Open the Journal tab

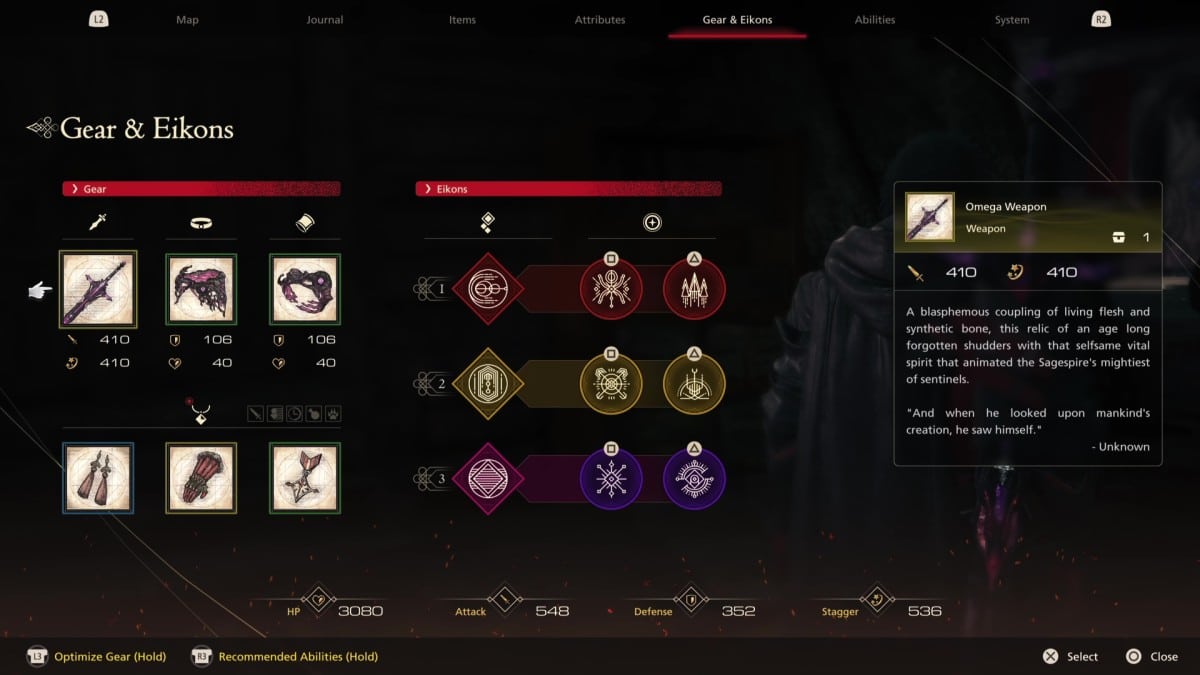tap(324, 20)
